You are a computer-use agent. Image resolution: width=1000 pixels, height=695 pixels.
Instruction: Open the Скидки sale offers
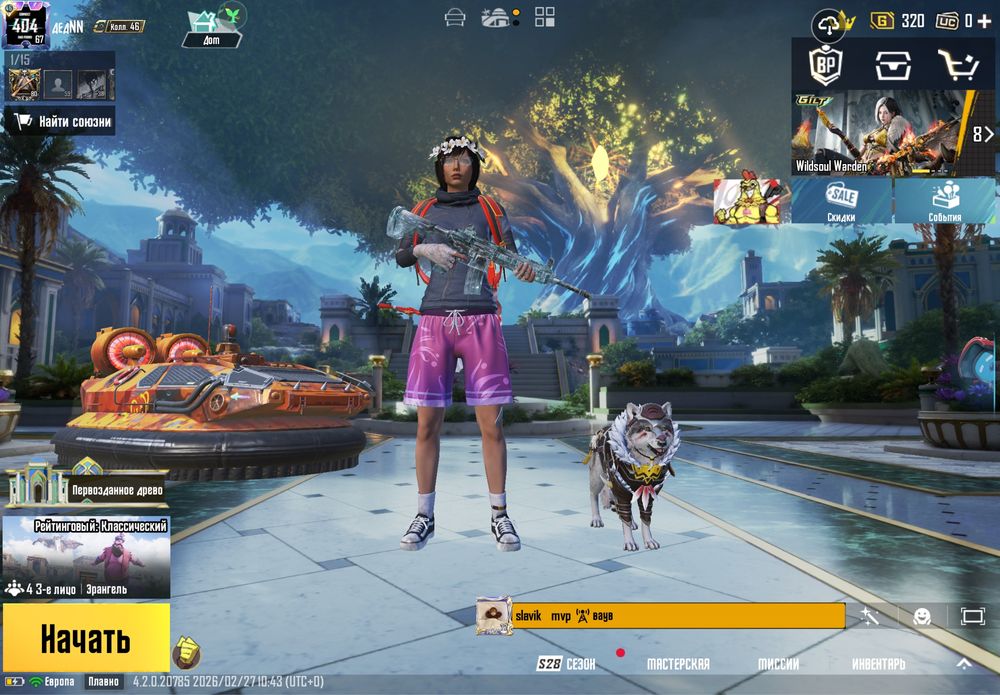841,201
